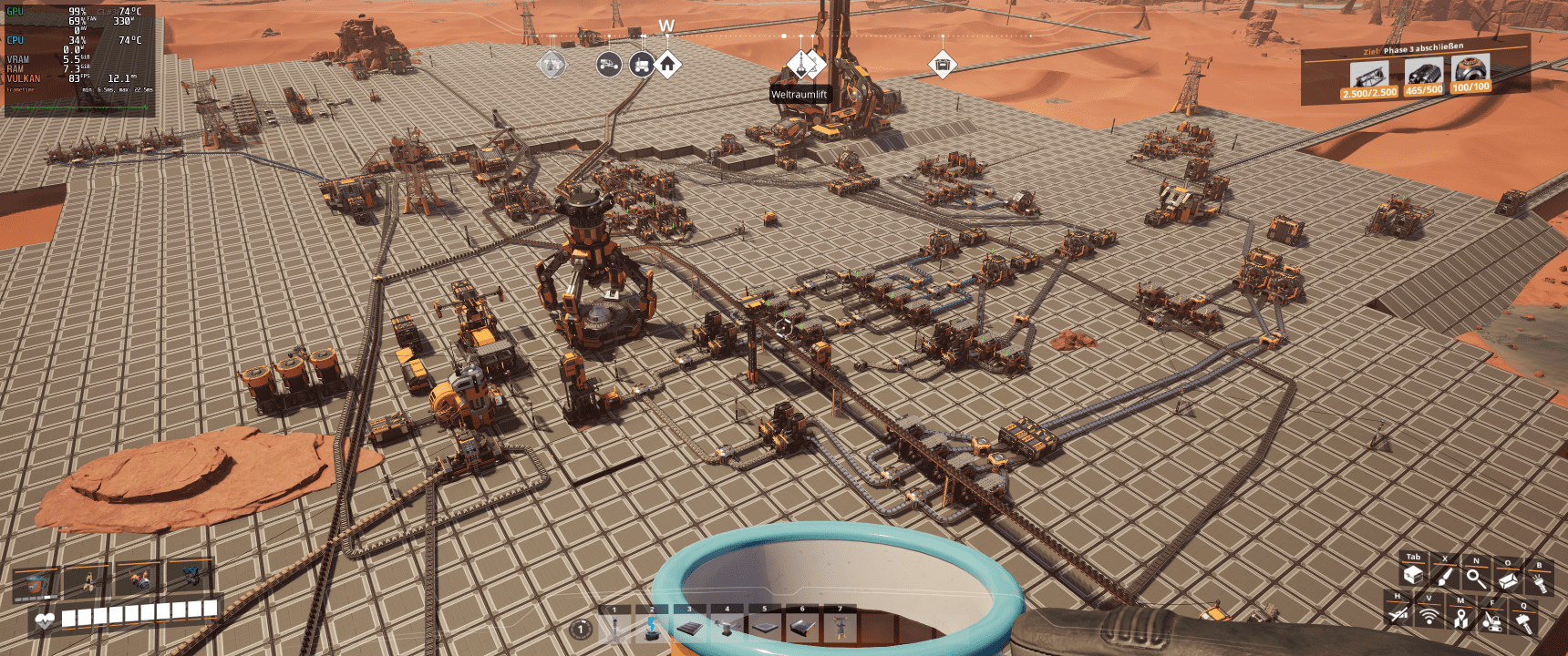Select the jetpack equipment slot
The height and width of the screenshot is (656, 1568).
click(x=139, y=579)
